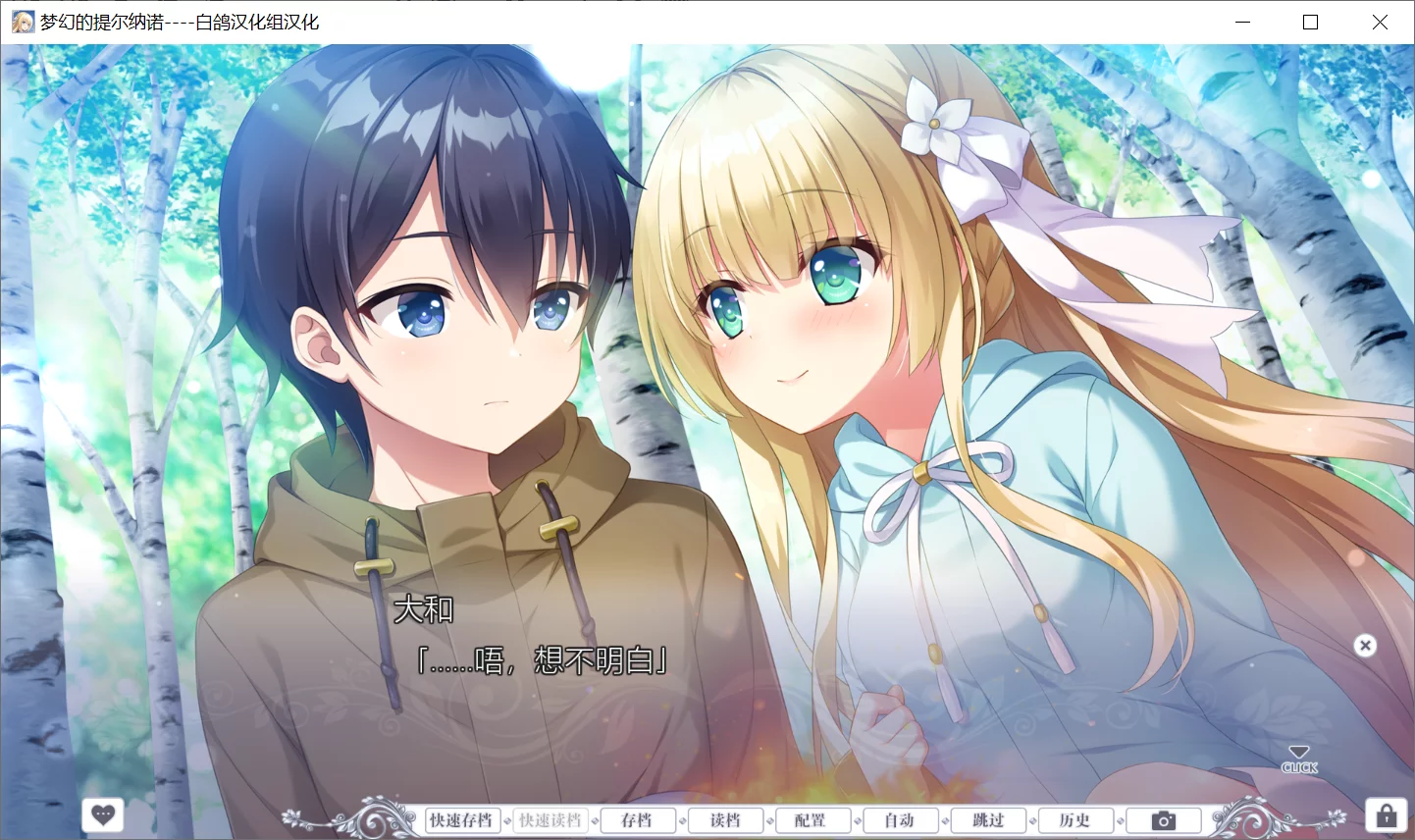Hide the dialogue box using the X icon
Viewport: 1415px width, 840px height.
[x=1365, y=645]
